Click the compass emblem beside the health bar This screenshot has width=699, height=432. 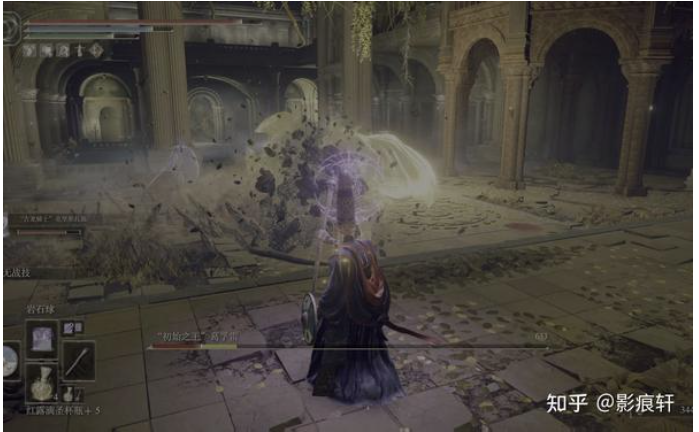(11, 28)
